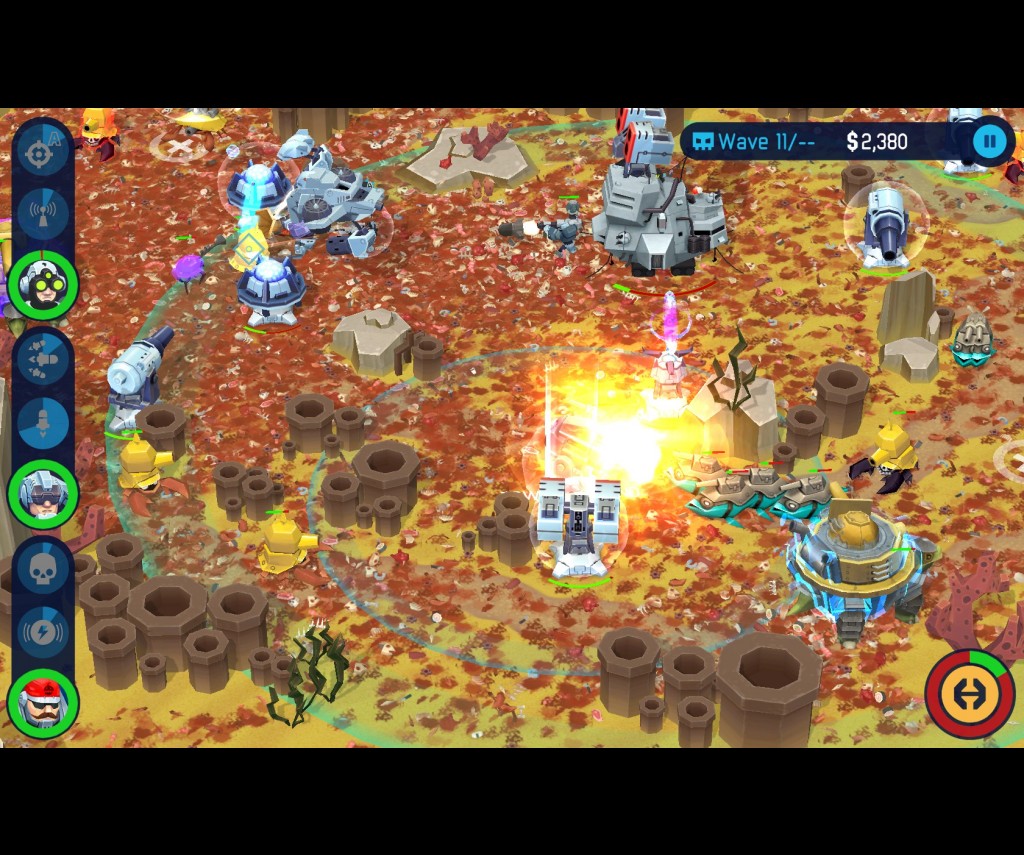Use the skull ability icon

[x=43, y=571]
